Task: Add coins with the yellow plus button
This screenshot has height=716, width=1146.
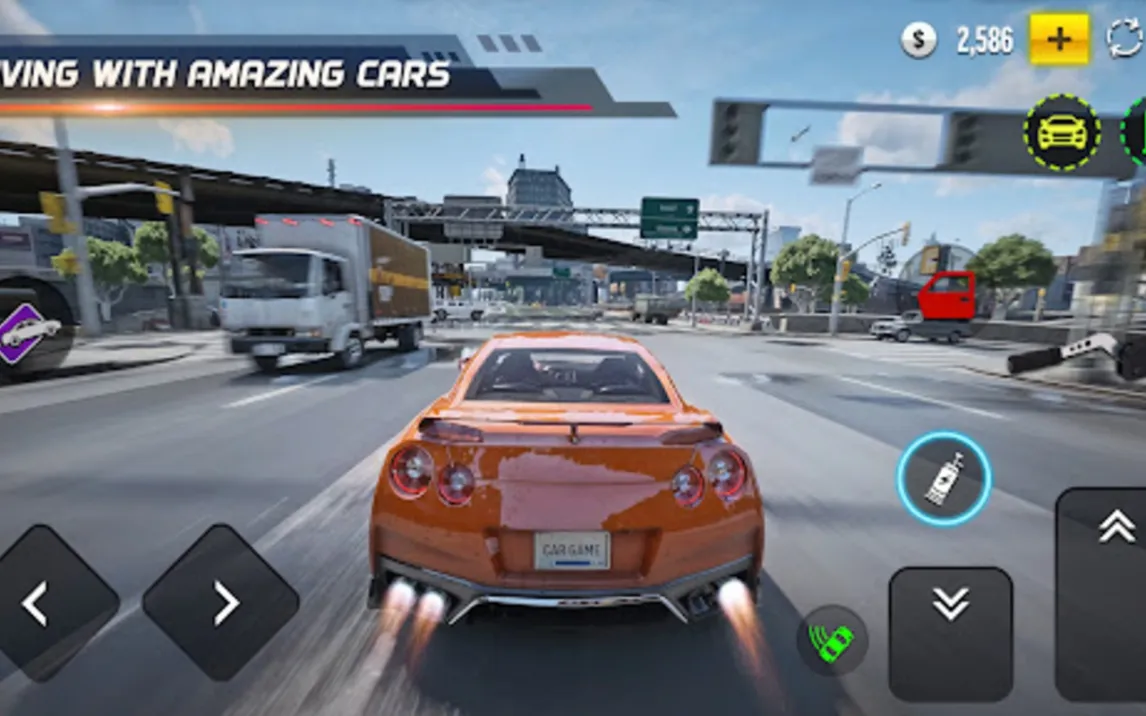Action: [x=1059, y=40]
